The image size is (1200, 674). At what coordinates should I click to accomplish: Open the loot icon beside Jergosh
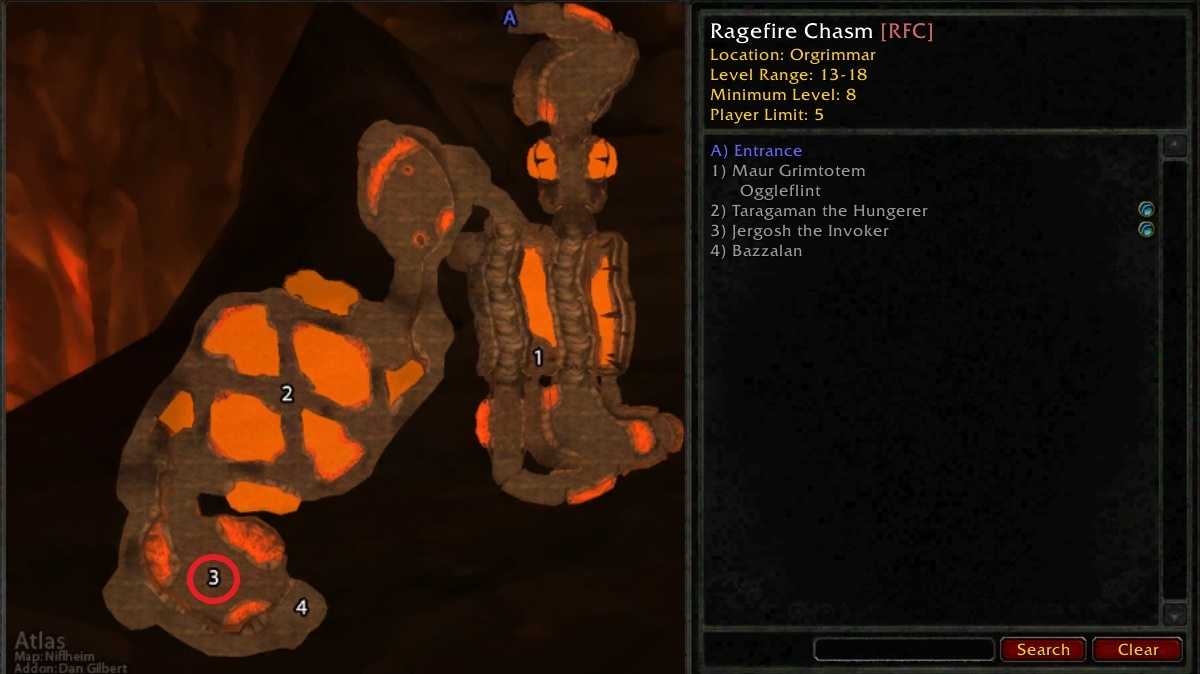click(x=1147, y=230)
